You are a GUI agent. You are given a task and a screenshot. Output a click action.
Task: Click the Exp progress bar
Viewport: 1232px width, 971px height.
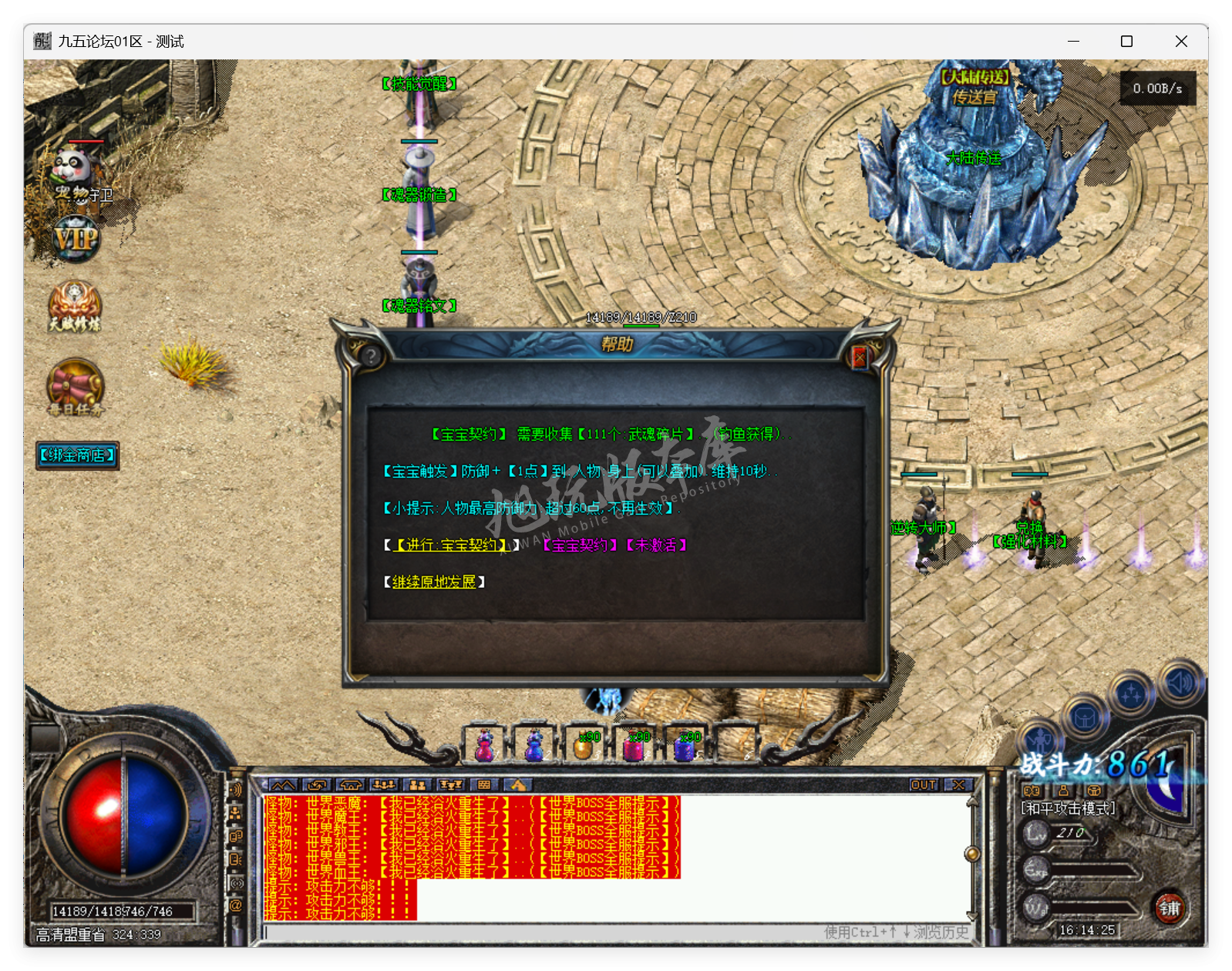[1090, 869]
